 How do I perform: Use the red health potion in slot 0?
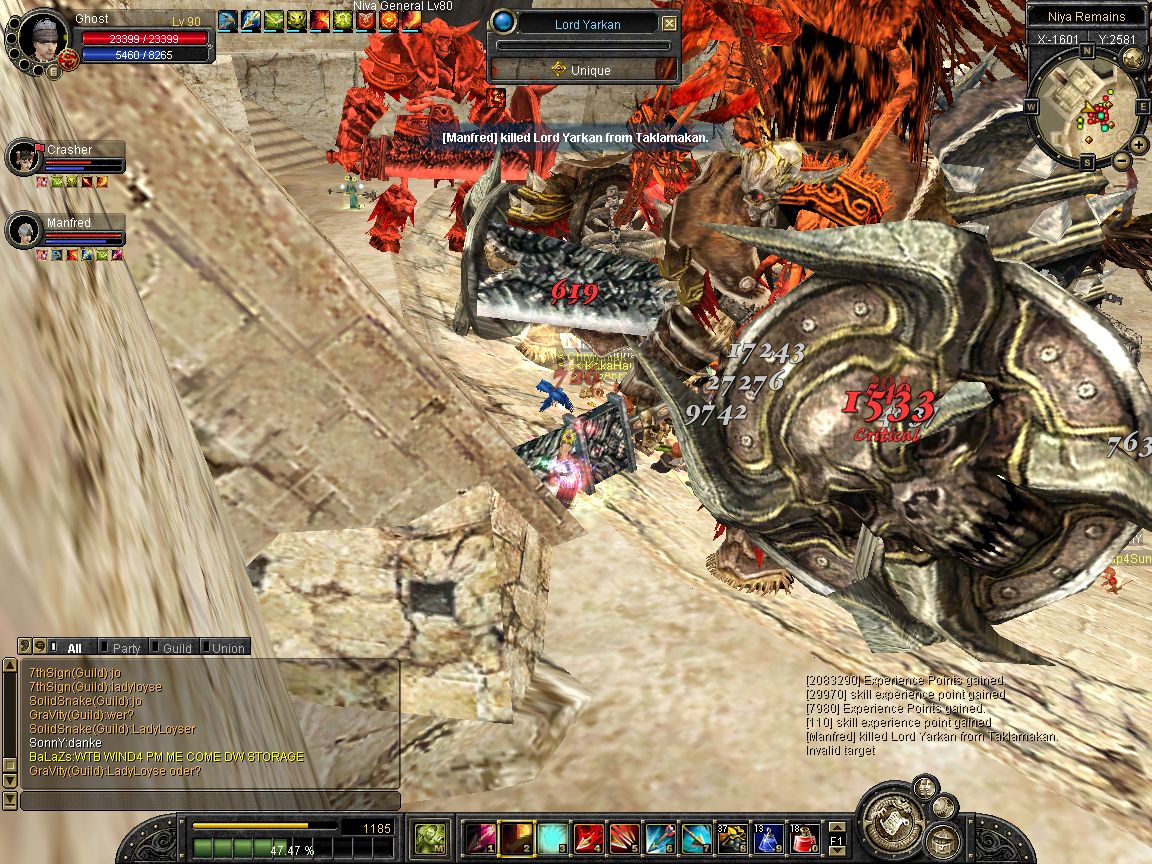point(804,837)
